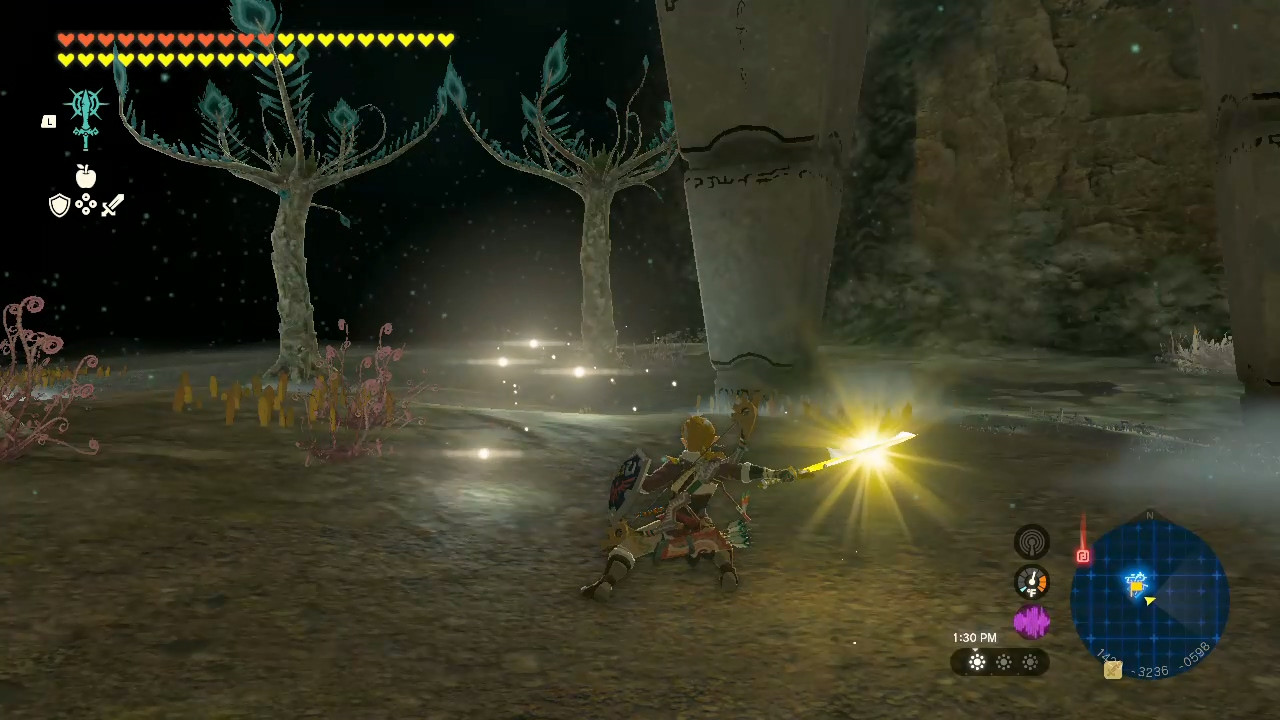Click the red pin marker on the minimap edge
1280x720 pixels.
click(x=1083, y=556)
